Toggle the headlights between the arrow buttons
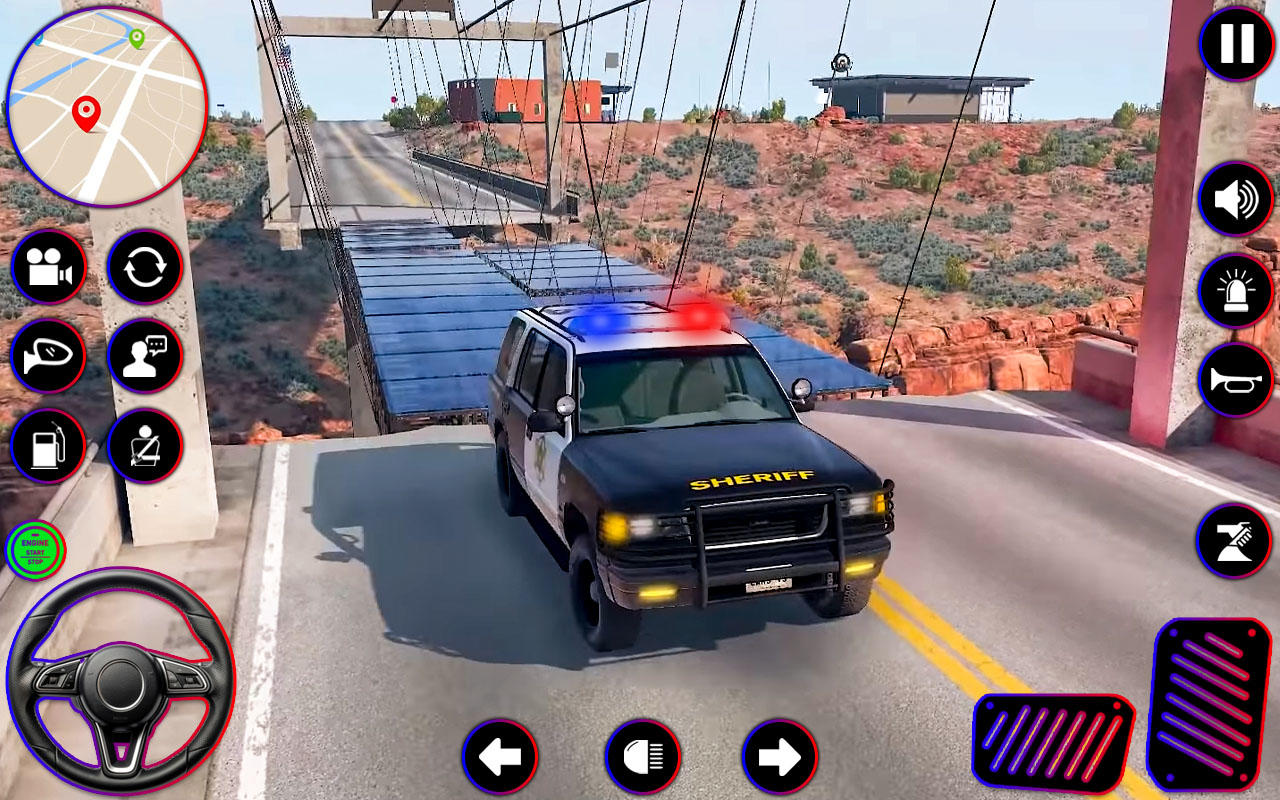 pyautogui.click(x=643, y=759)
